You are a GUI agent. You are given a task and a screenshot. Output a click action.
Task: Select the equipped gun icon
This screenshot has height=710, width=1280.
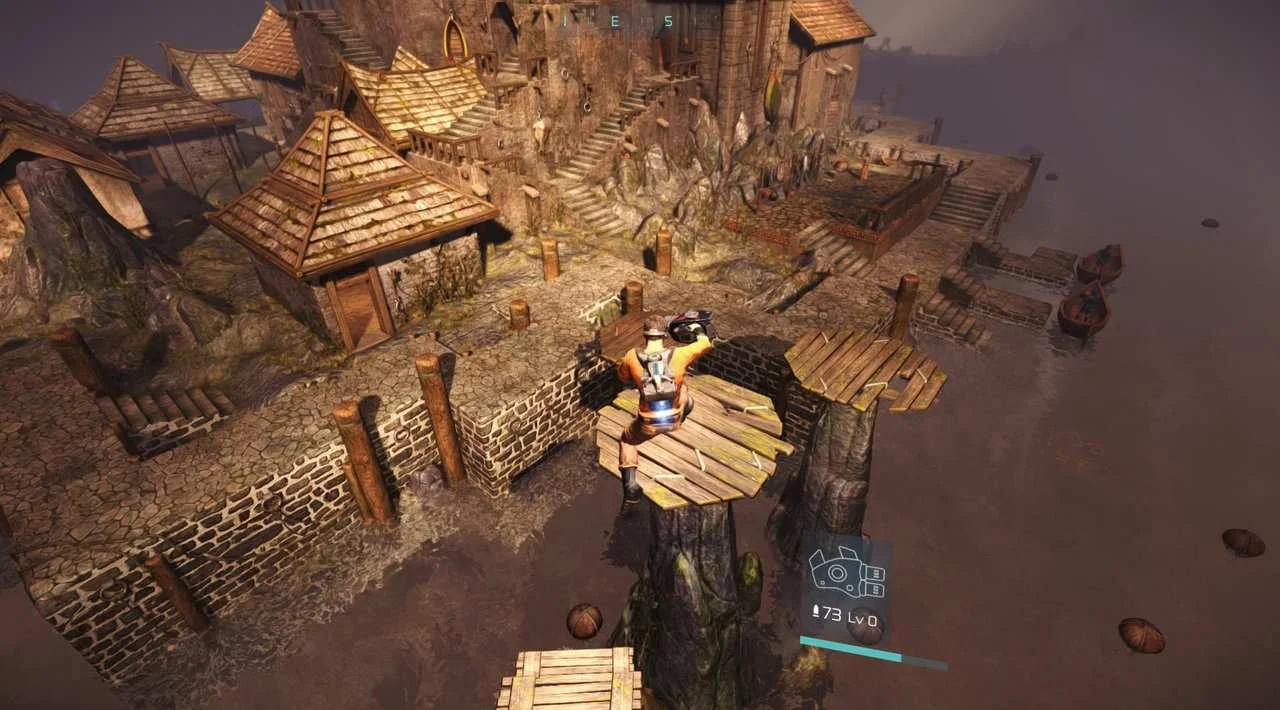click(846, 573)
